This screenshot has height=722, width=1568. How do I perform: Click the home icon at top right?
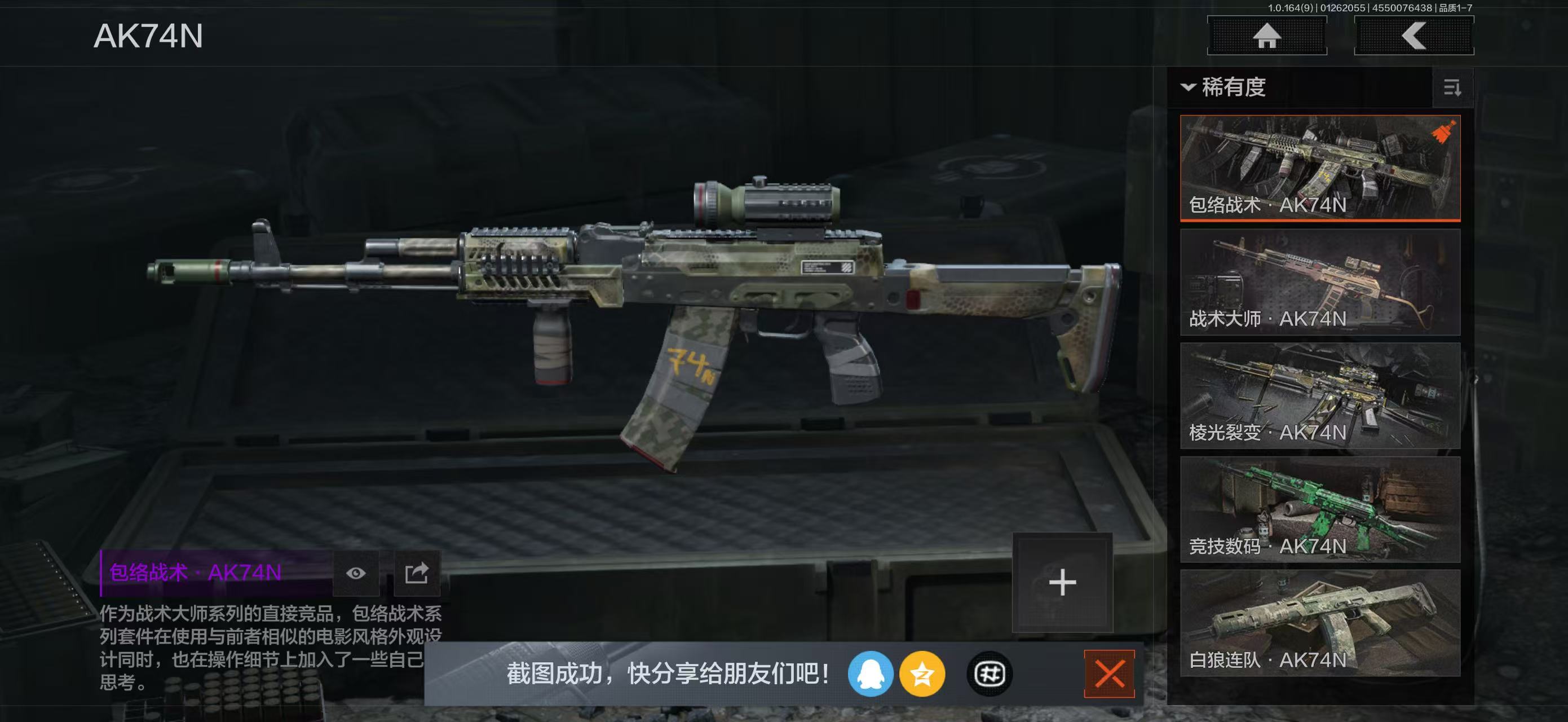click(1267, 36)
